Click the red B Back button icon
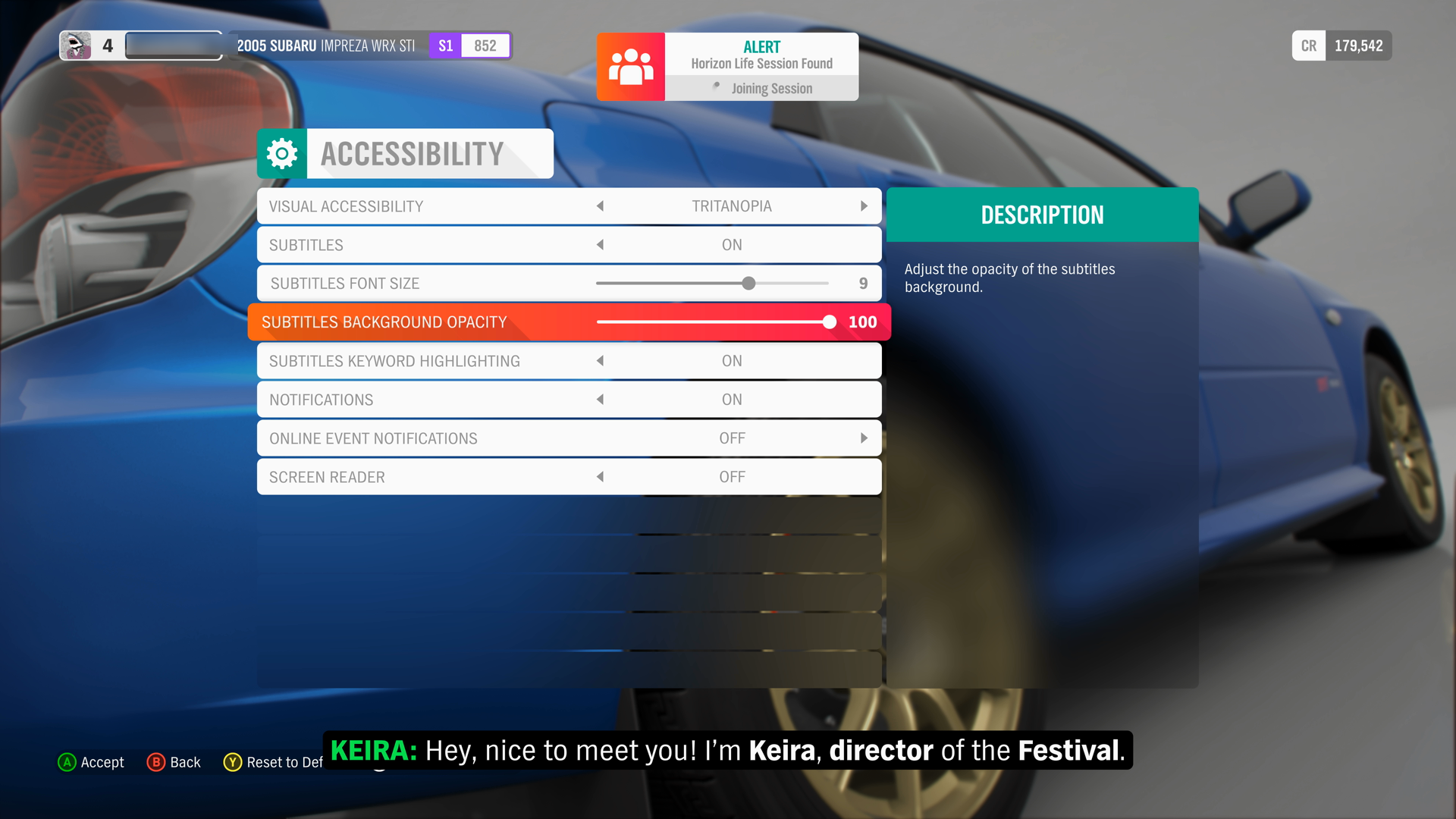Screen dimensions: 1456x819 coord(155,762)
